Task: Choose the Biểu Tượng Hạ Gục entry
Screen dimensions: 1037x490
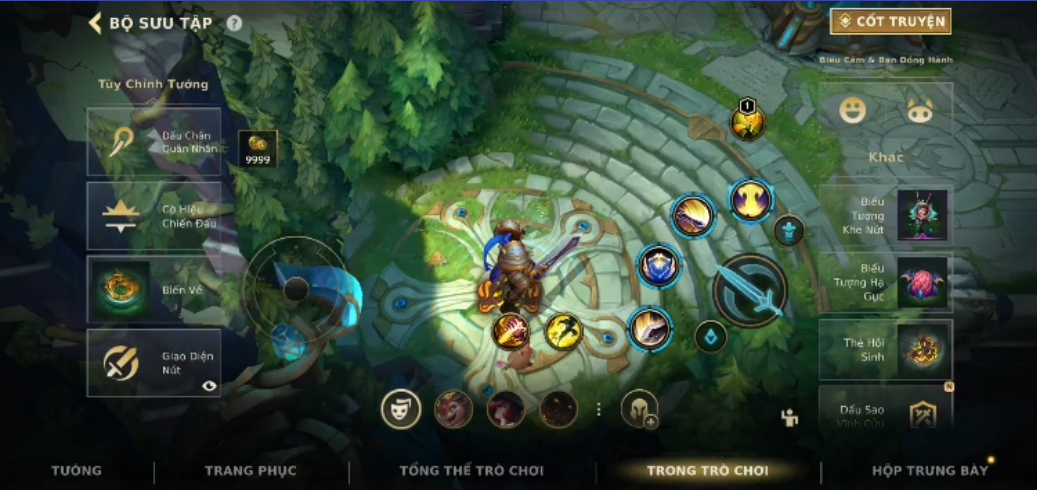Action: pos(885,283)
